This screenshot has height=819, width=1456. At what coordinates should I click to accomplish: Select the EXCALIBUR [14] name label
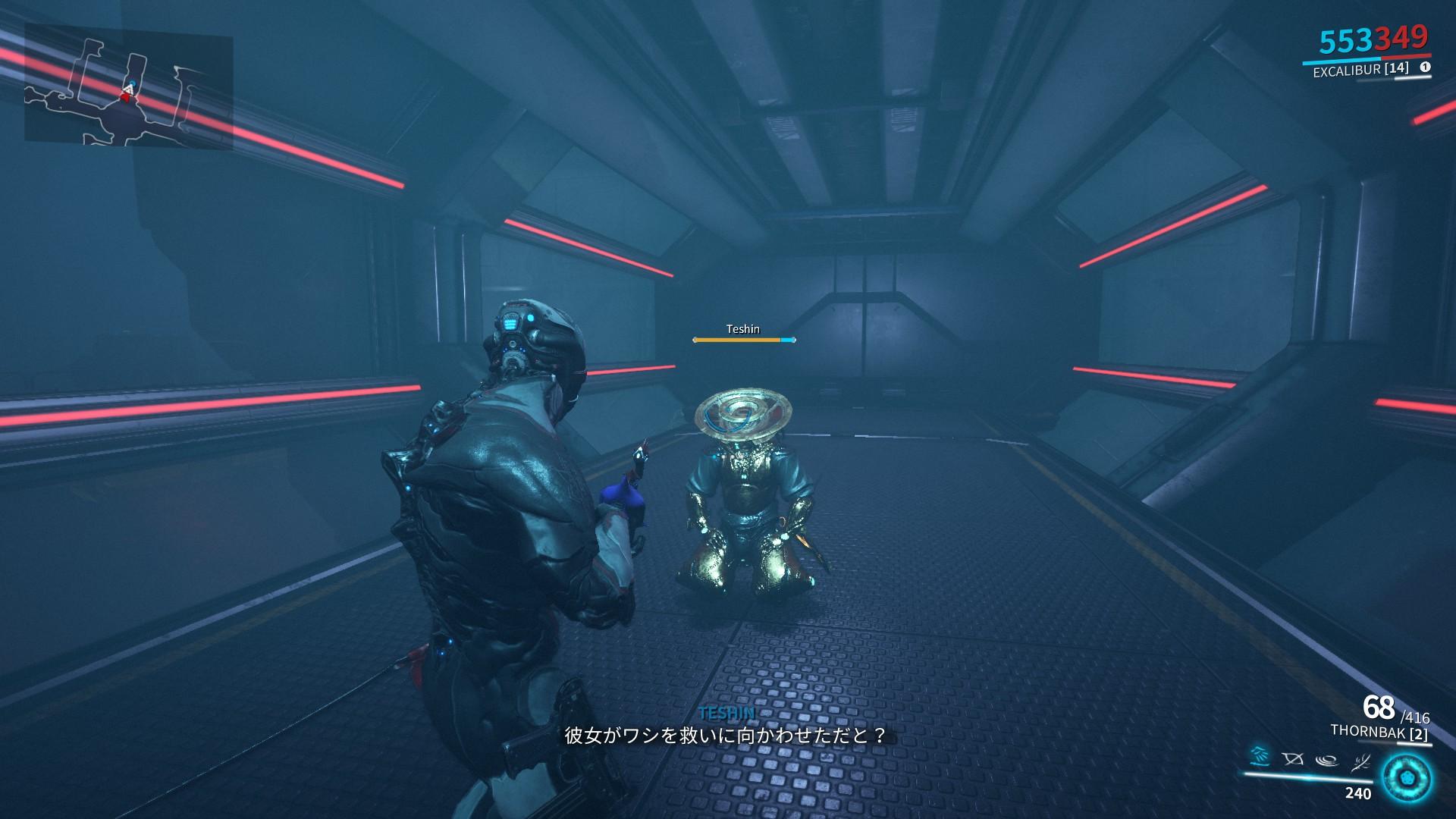[1360, 70]
